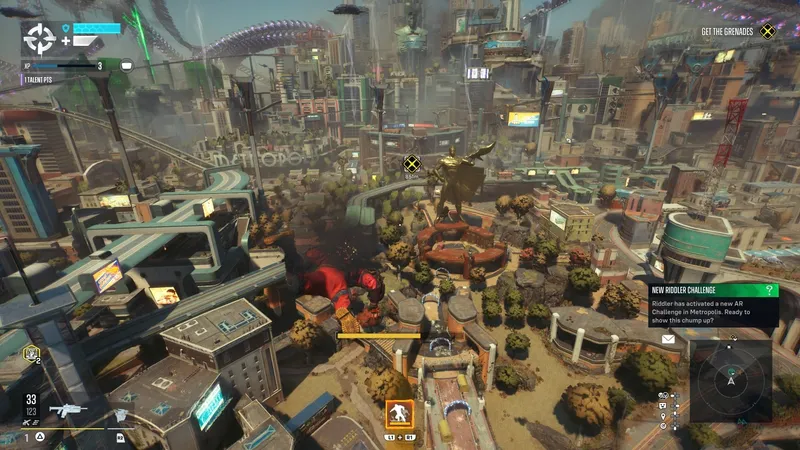Select the assault rifle weapon icon
Screen dimensions: 800x450
click(x=66, y=410)
